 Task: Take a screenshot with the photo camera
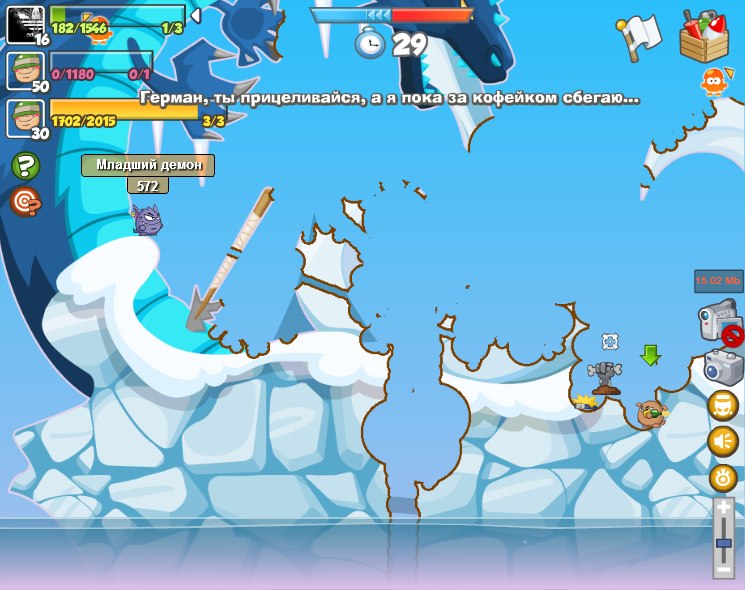coord(720,365)
